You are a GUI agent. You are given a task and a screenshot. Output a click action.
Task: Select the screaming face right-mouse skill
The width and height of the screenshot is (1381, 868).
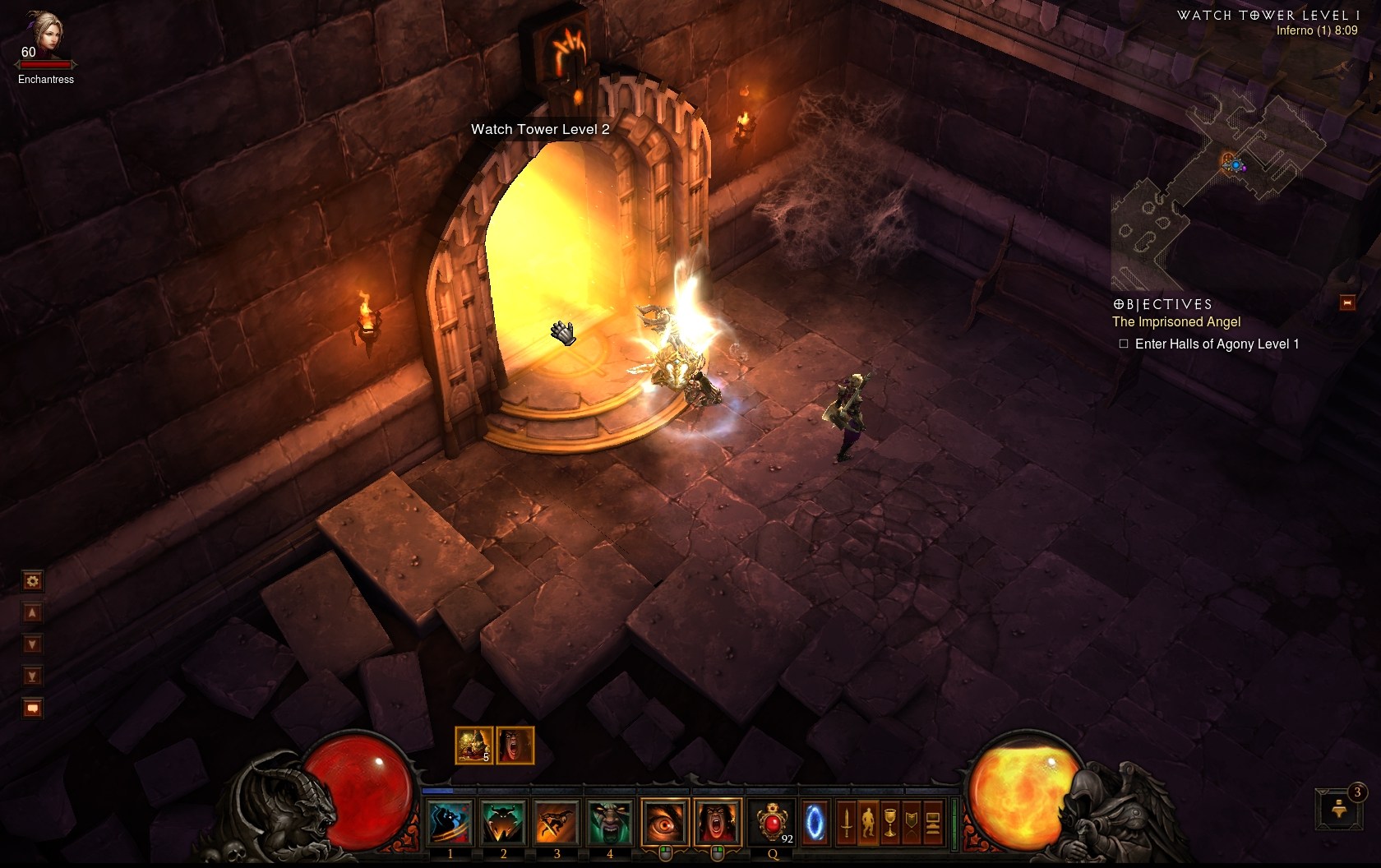(x=717, y=822)
